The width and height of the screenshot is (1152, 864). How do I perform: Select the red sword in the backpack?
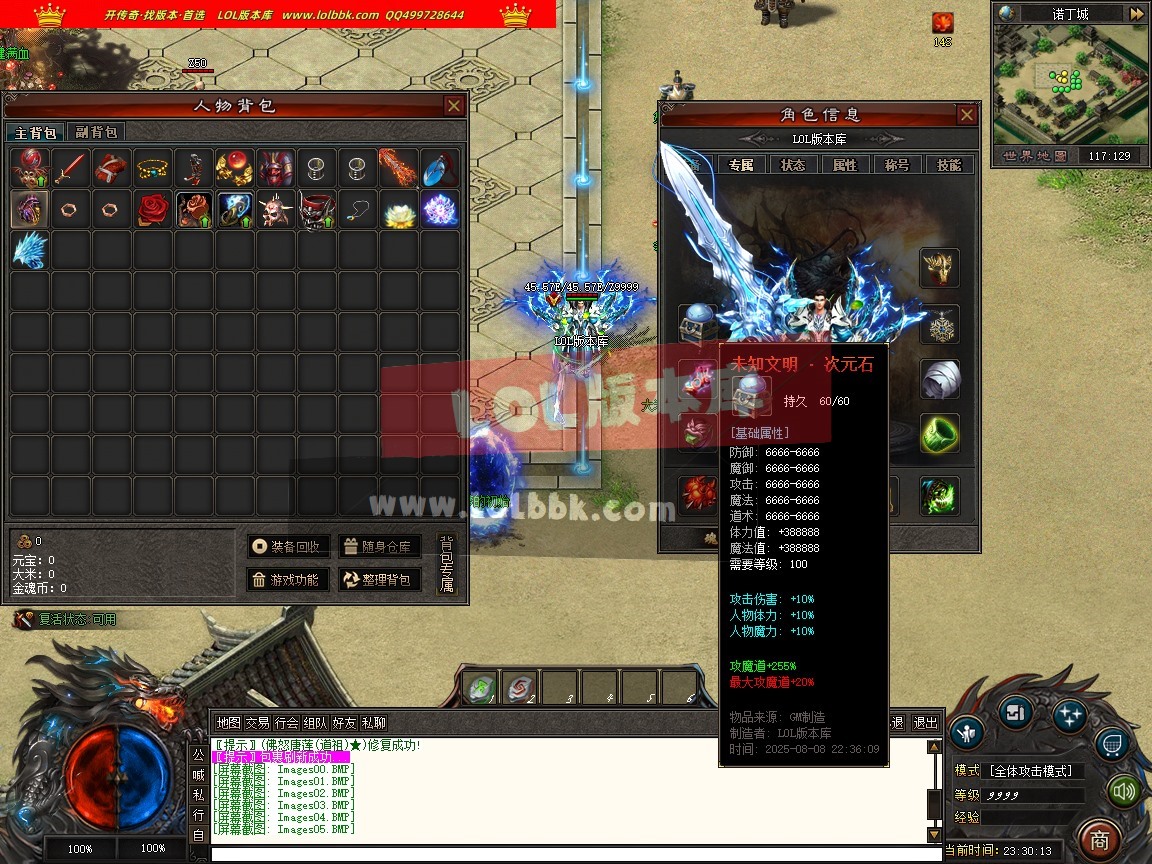(70, 168)
